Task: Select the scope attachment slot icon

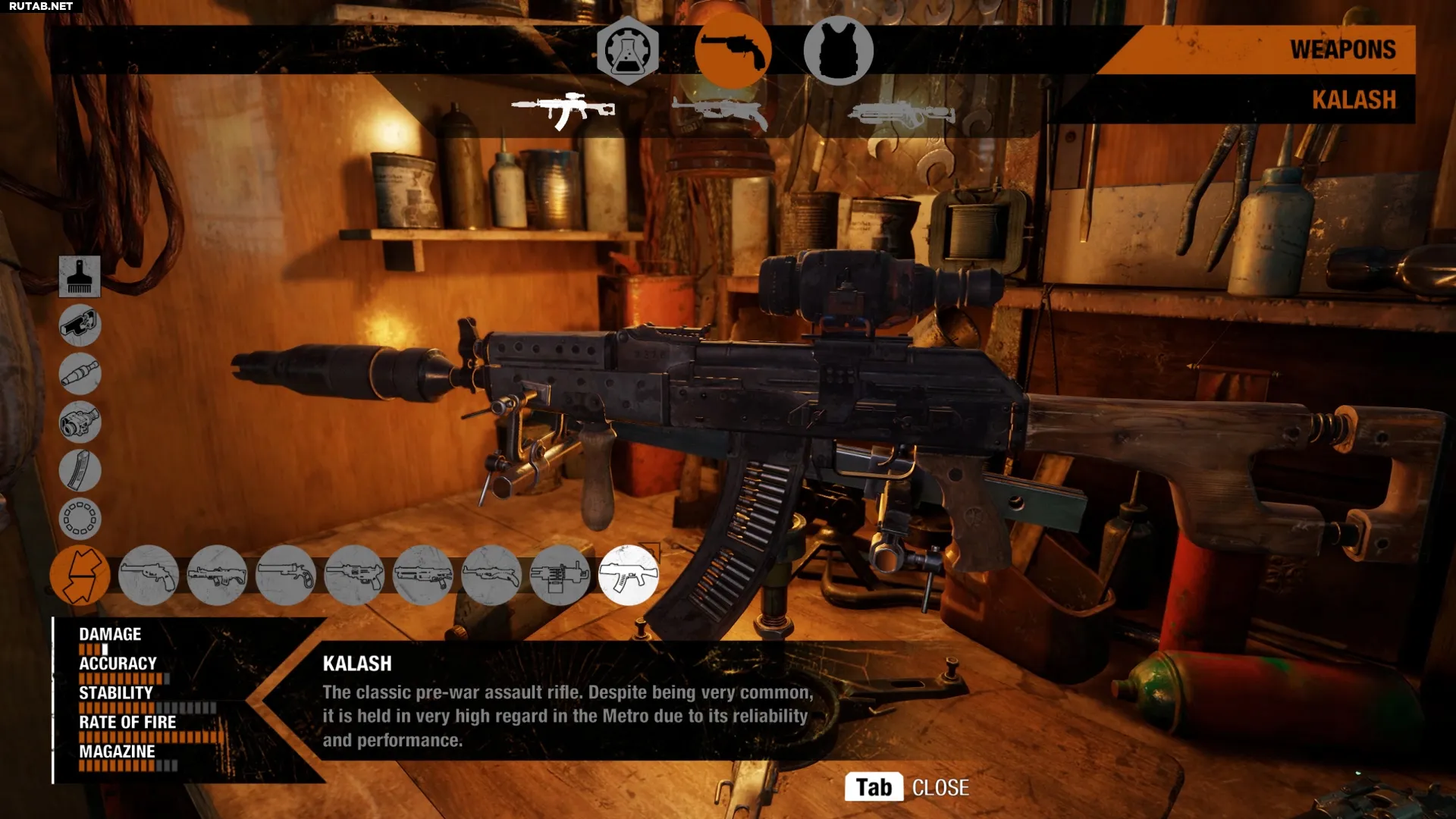Action: pos(80,422)
